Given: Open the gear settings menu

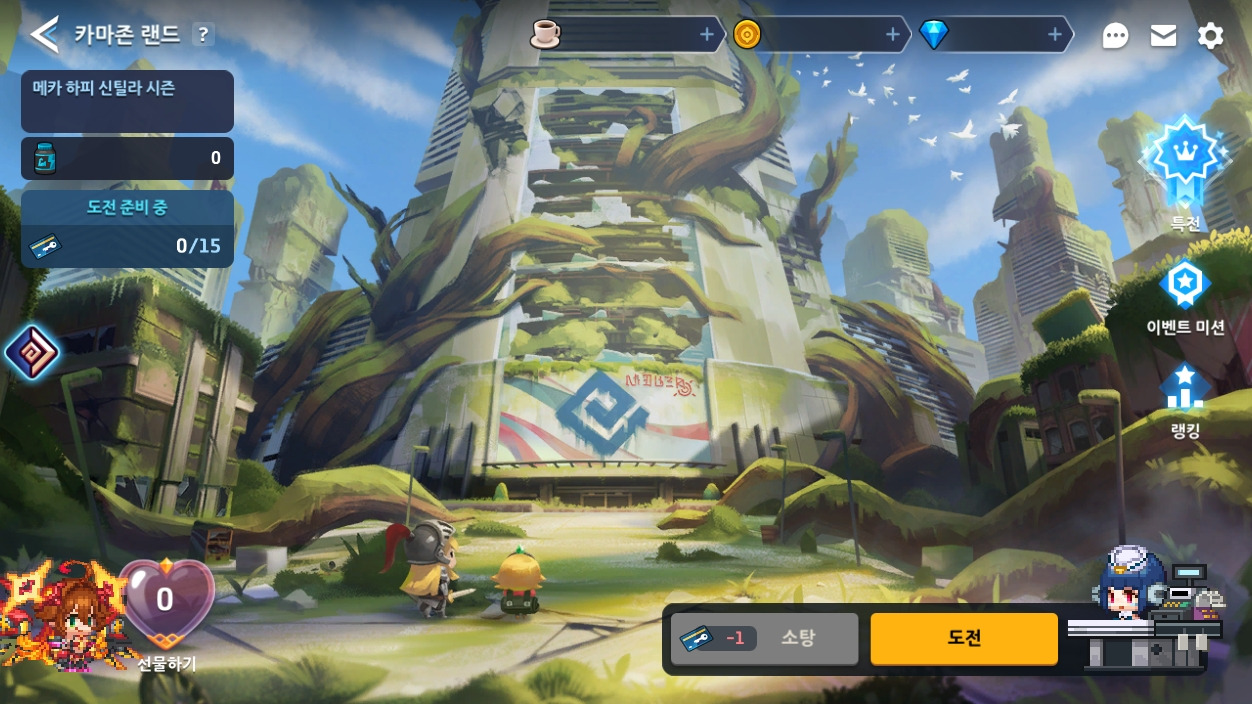Looking at the screenshot, I should pyautogui.click(x=1210, y=36).
